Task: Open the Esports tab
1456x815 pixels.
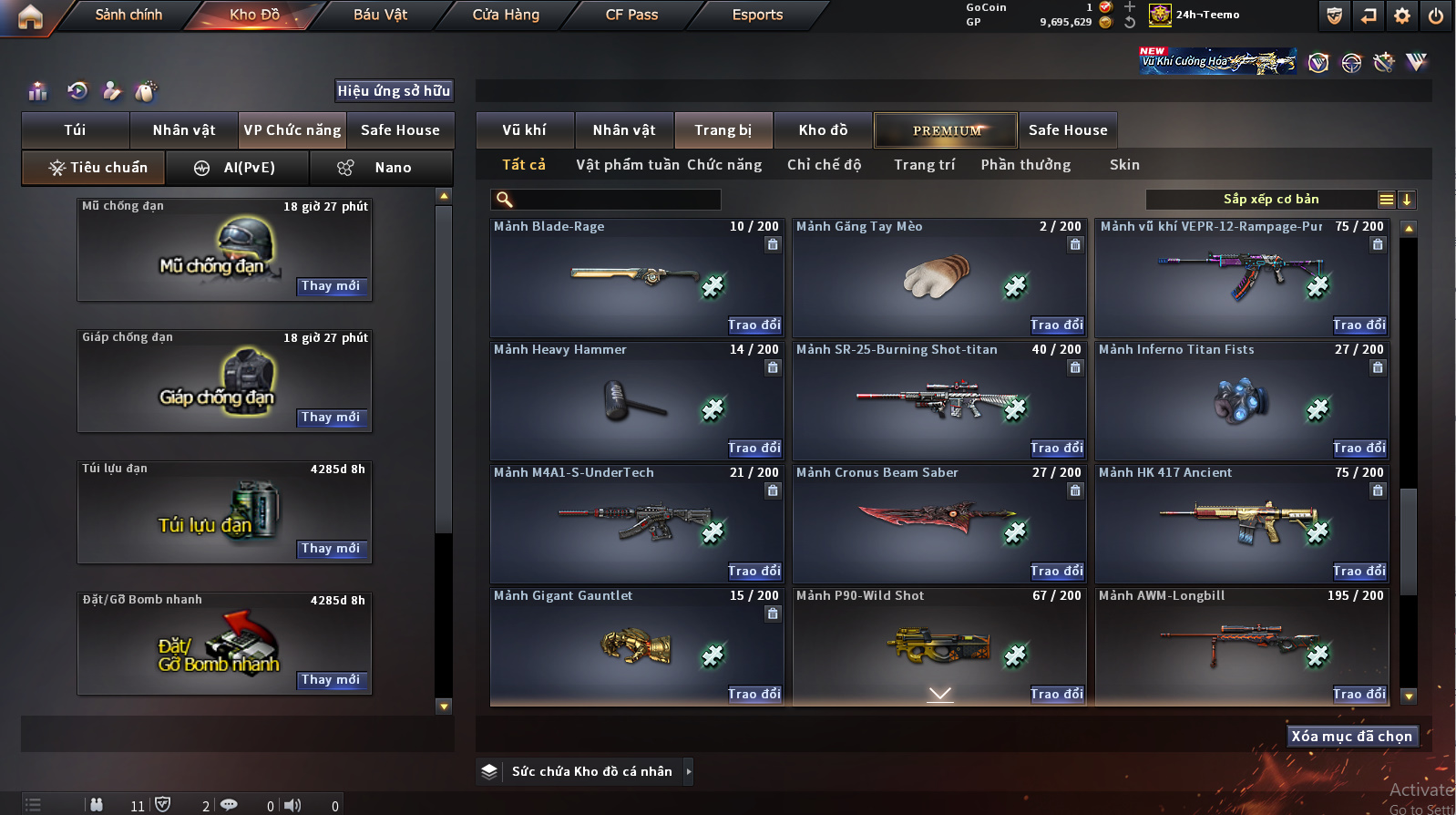Action: (757, 15)
